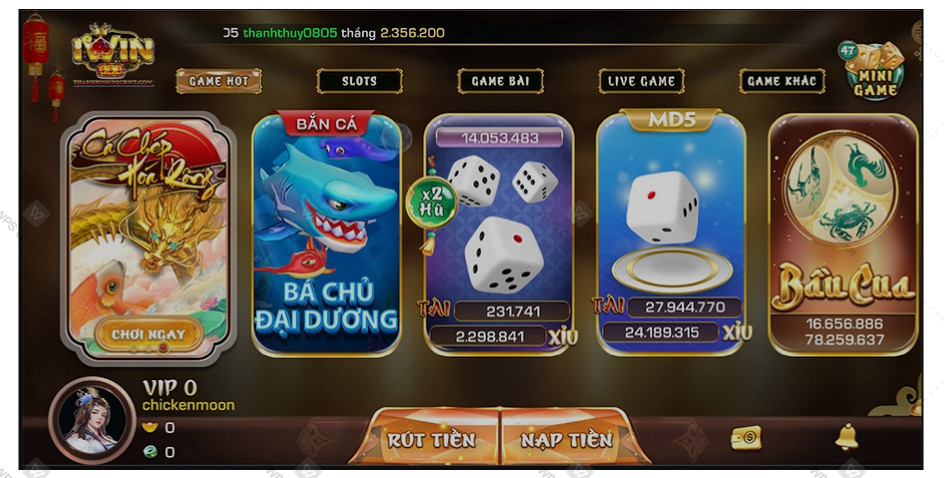This screenshot has height=478, width=945.
Task: Click the Rút Tiền withdraw button
Action: coord(432,439)
